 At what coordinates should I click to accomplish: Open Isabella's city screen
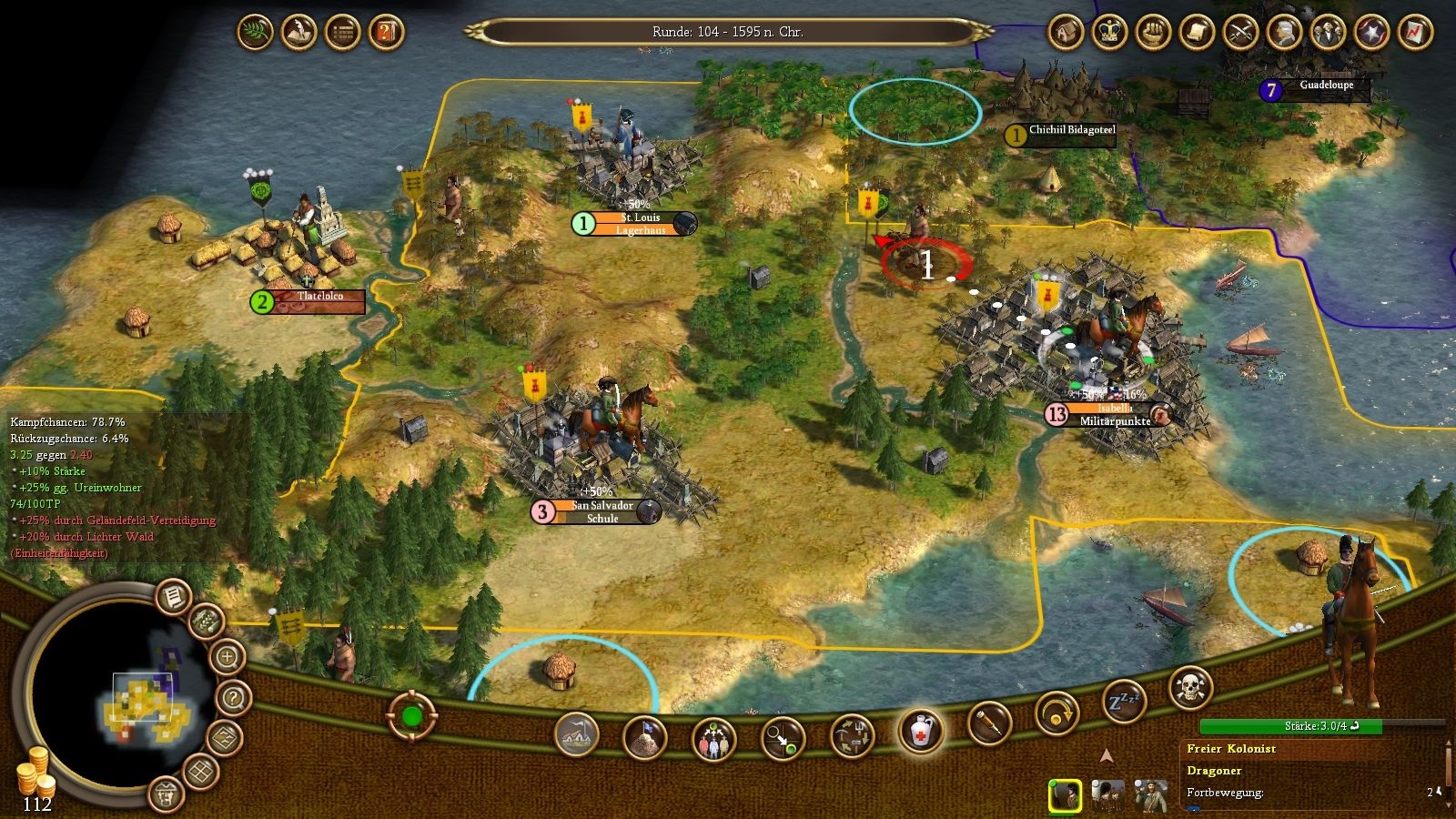tap(1108, 414)
